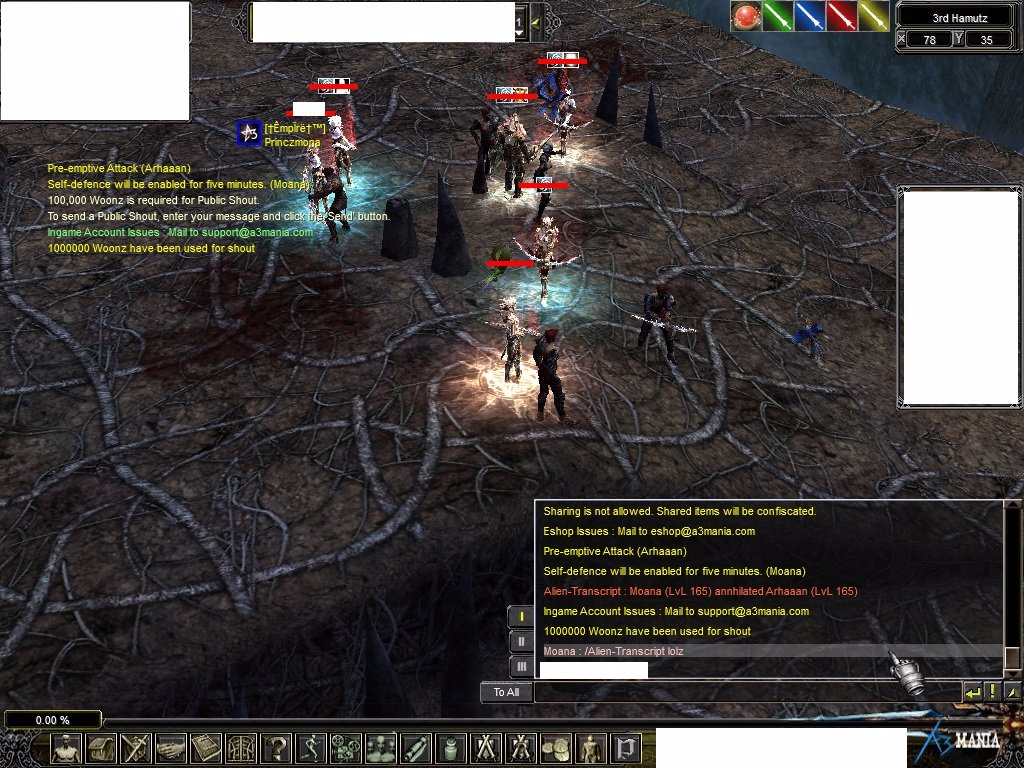This screenshot has height=768, width=1024.
Task: Click the coins stack icon in toolbar
Action: (554, 748)
